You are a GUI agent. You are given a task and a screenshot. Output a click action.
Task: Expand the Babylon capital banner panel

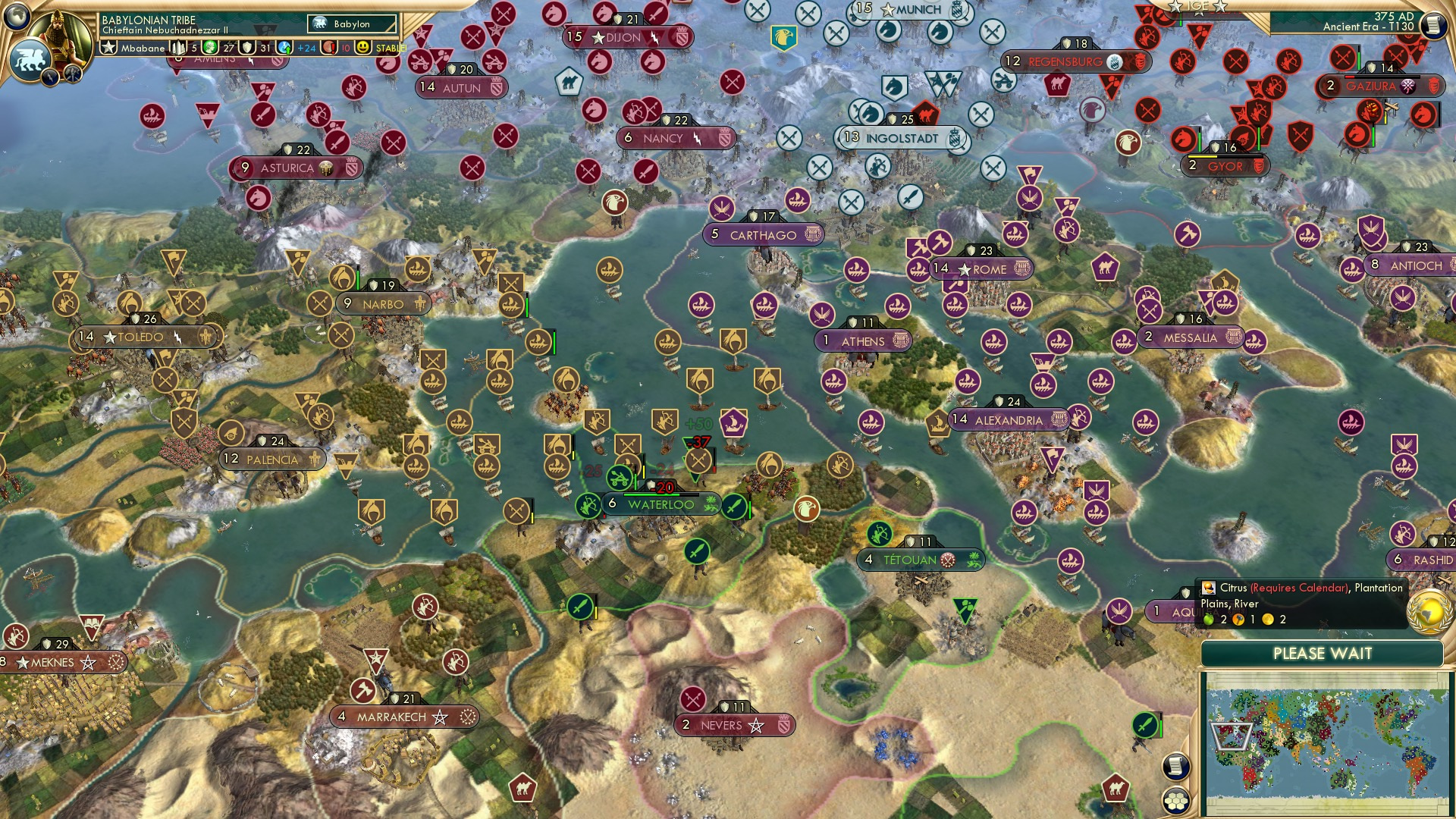351,24
